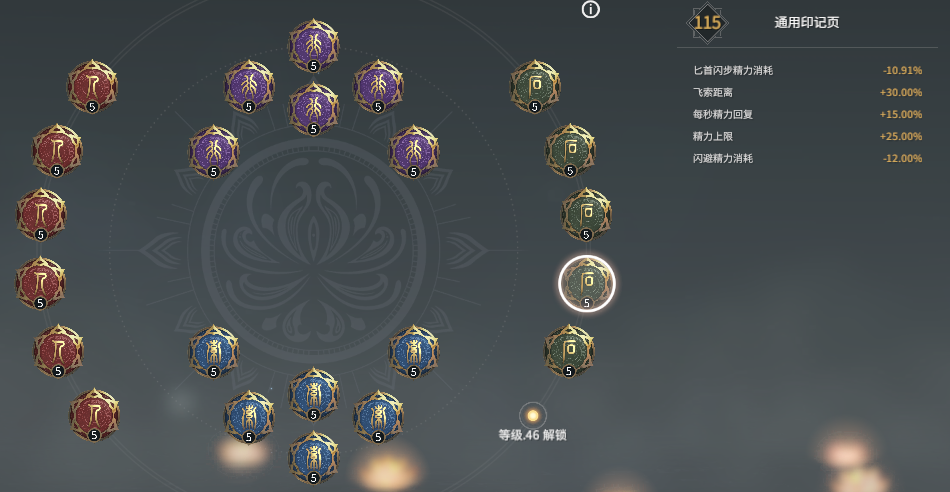Open the circled info icon
Image resolution: width=950 pixels, height=492 pixels.
click(x=591, y=10)
